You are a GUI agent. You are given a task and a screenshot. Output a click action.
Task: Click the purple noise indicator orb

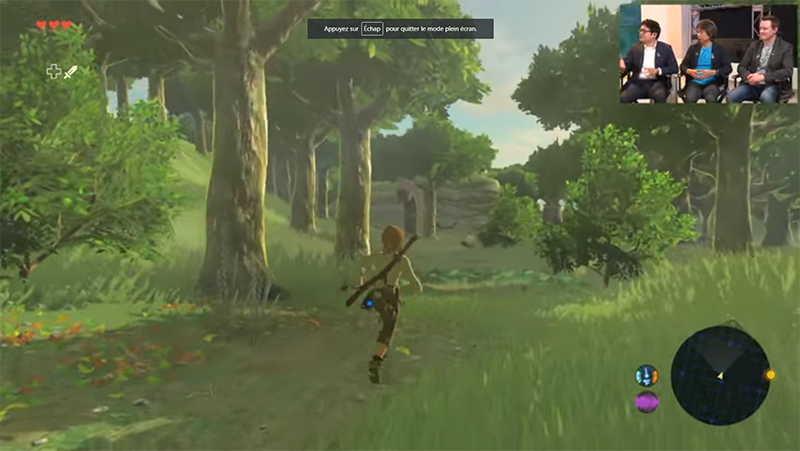pyautogui.click(x=646, y=402)
